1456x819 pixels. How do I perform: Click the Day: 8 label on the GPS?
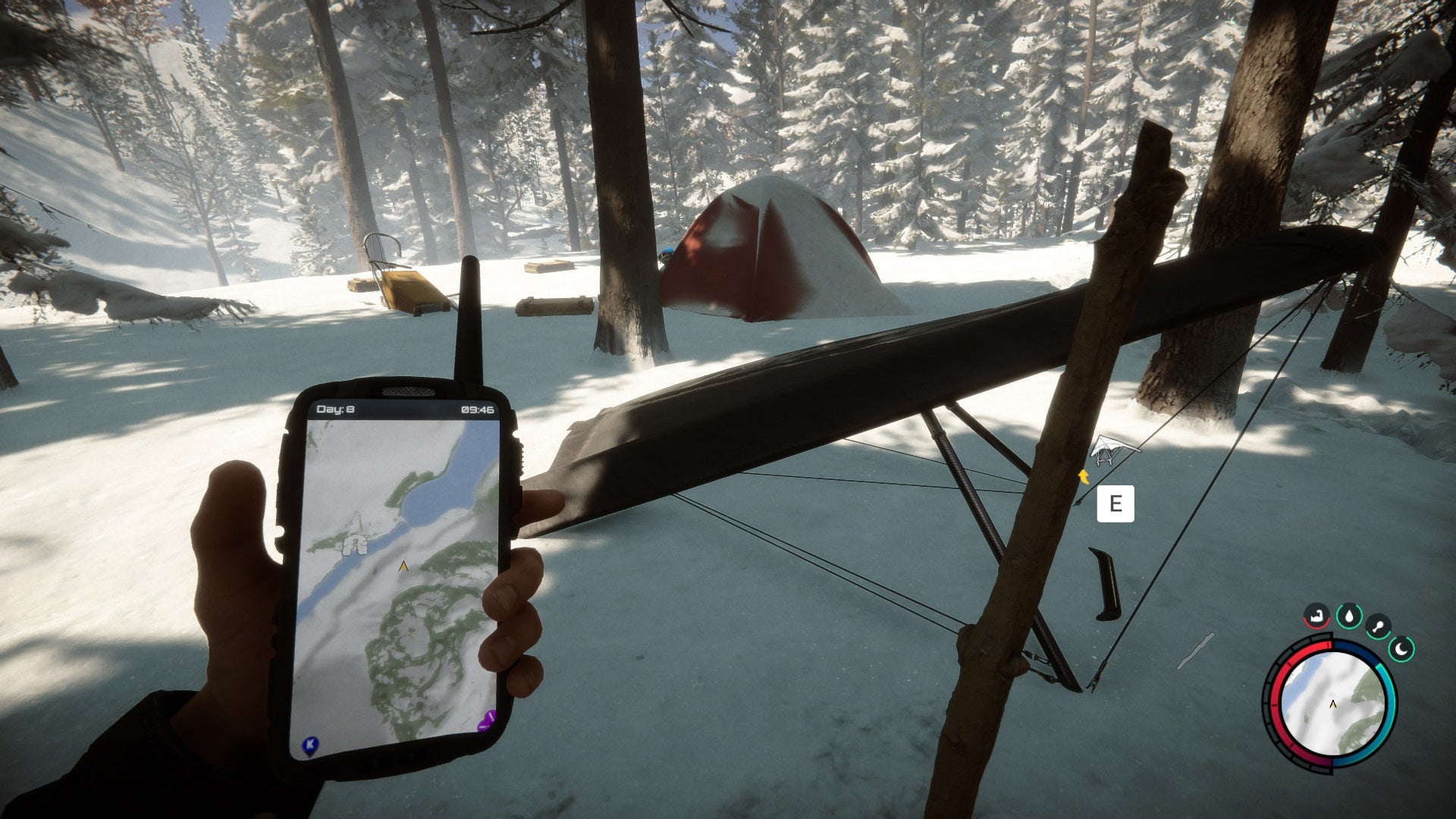click(x=335, y=408)
